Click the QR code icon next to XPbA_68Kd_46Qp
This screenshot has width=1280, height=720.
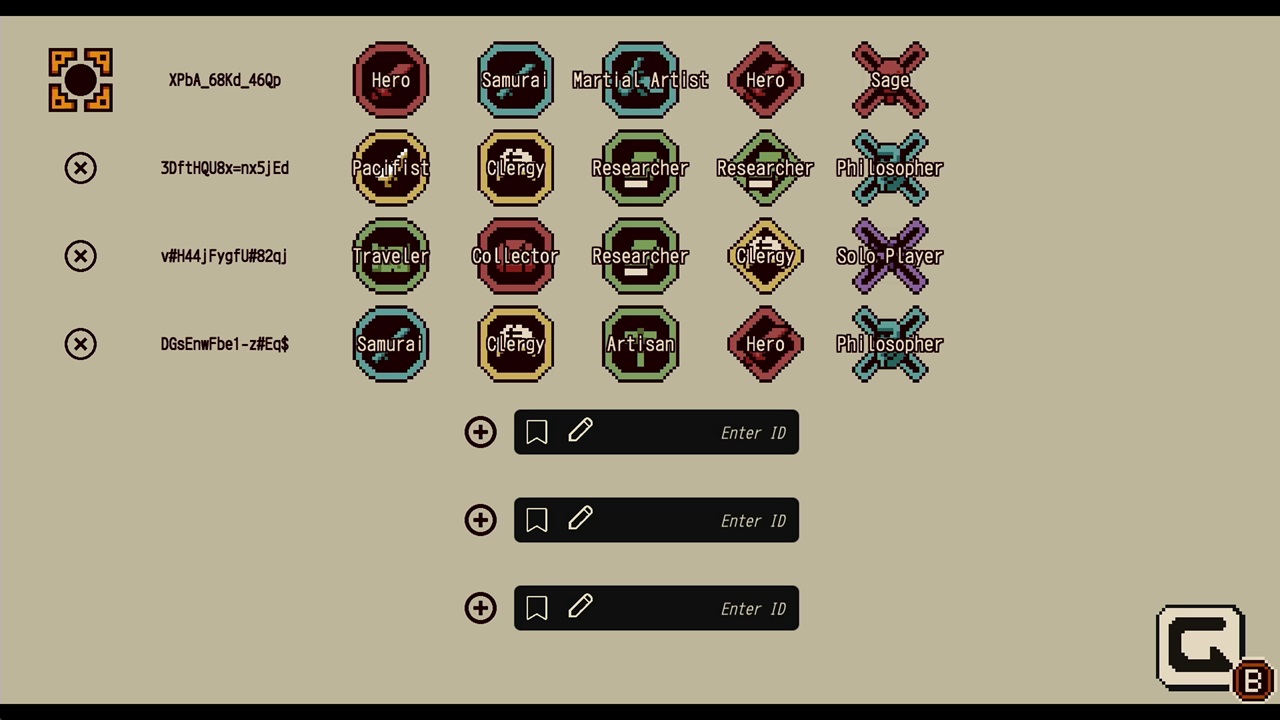80,80
